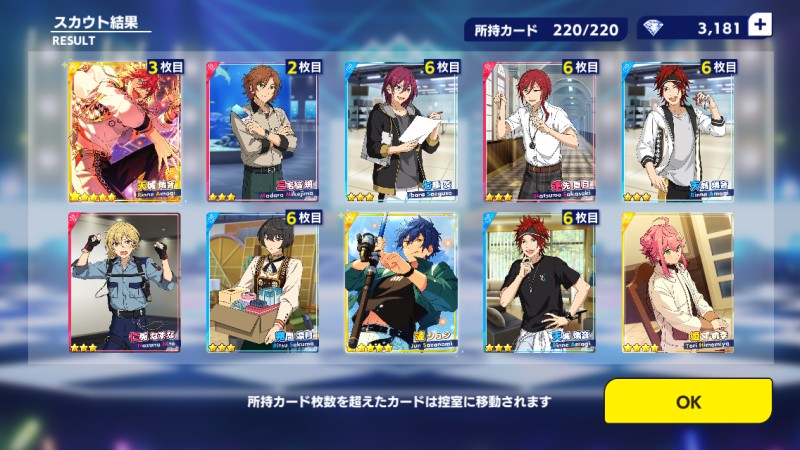Inspect the Rinne Amagi black t-shirt card
The width and height of the screenshot is (800, 450).
pos(540,283)
